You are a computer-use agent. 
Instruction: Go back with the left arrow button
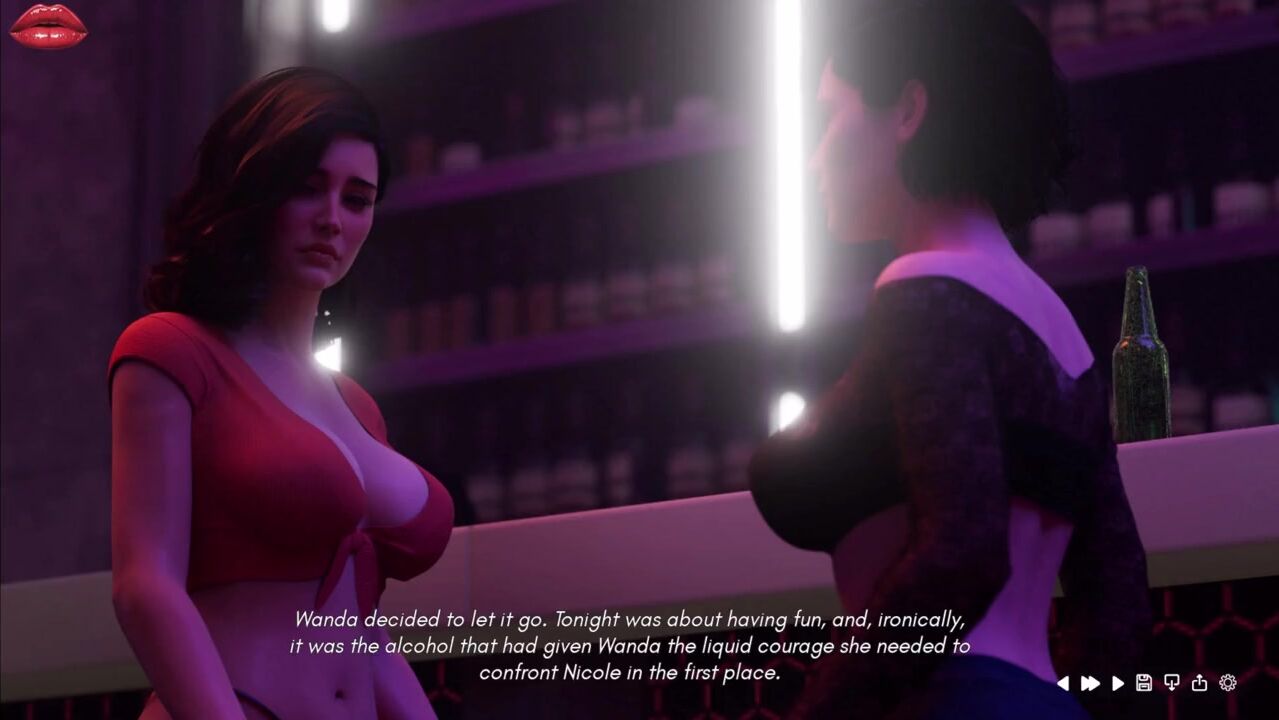coord(1063,683)
